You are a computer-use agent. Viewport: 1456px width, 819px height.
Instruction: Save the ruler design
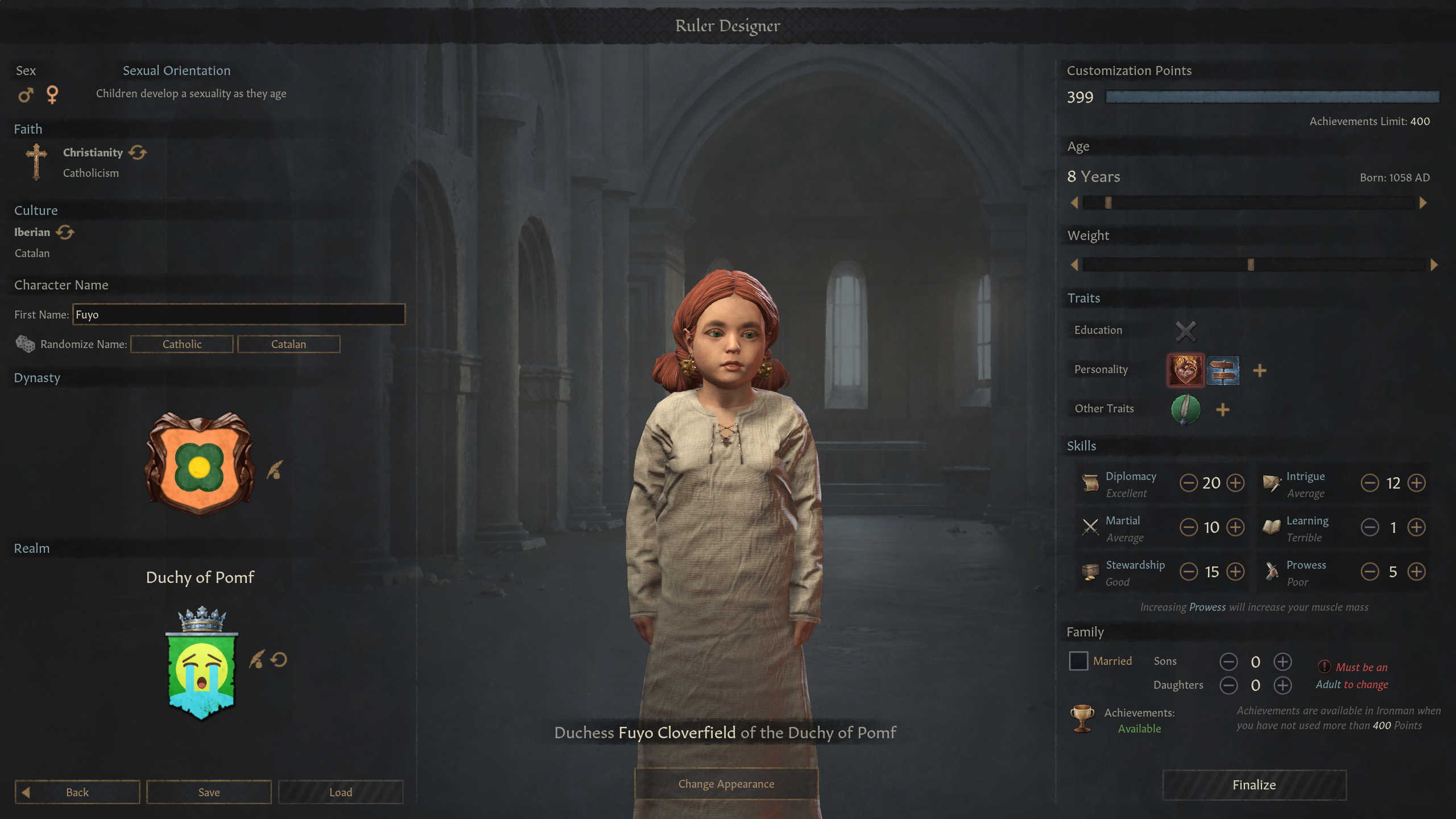click(209, 792)
